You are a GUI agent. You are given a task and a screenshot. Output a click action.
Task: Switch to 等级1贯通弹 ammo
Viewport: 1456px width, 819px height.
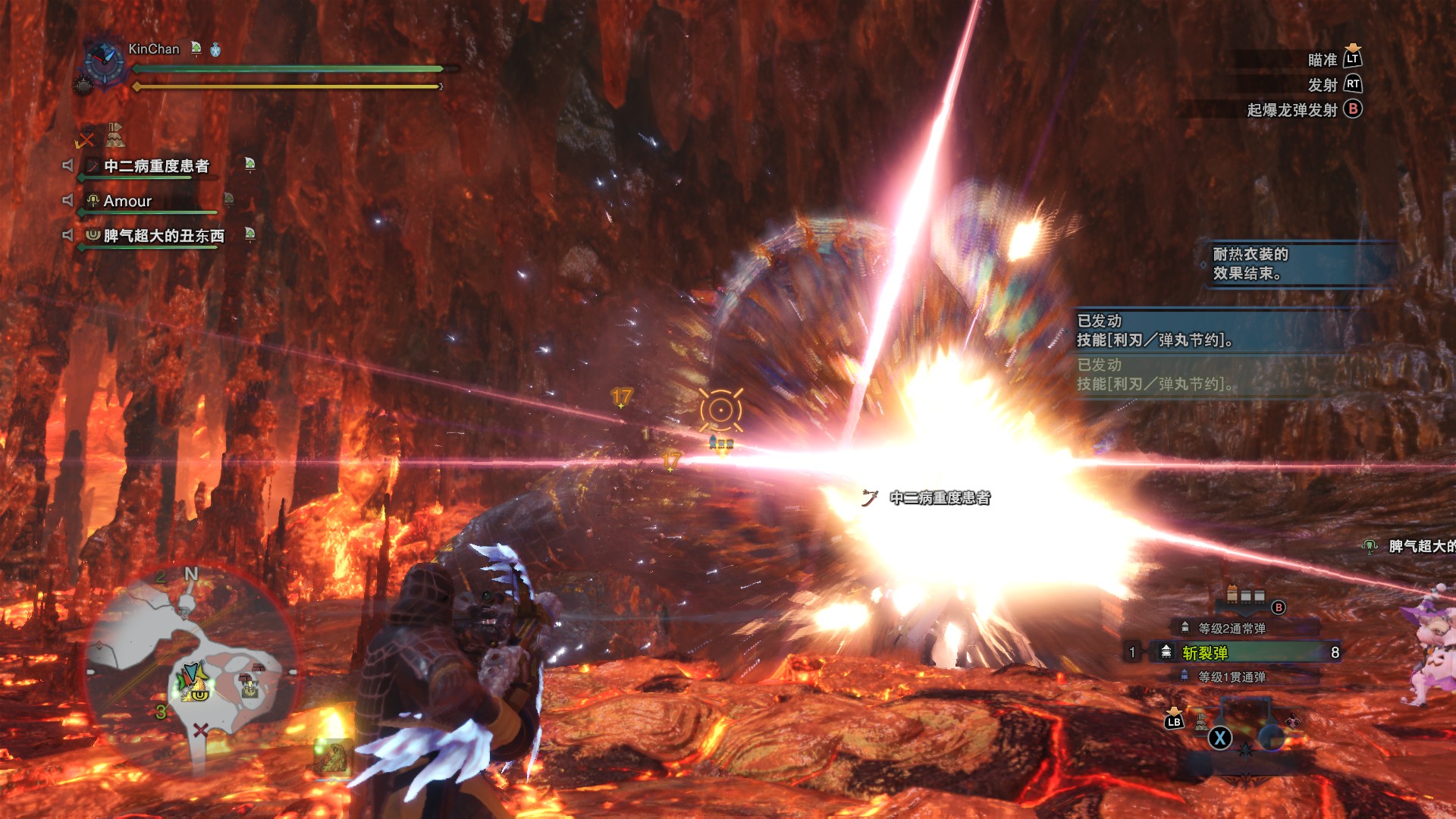pos(1232,676)
